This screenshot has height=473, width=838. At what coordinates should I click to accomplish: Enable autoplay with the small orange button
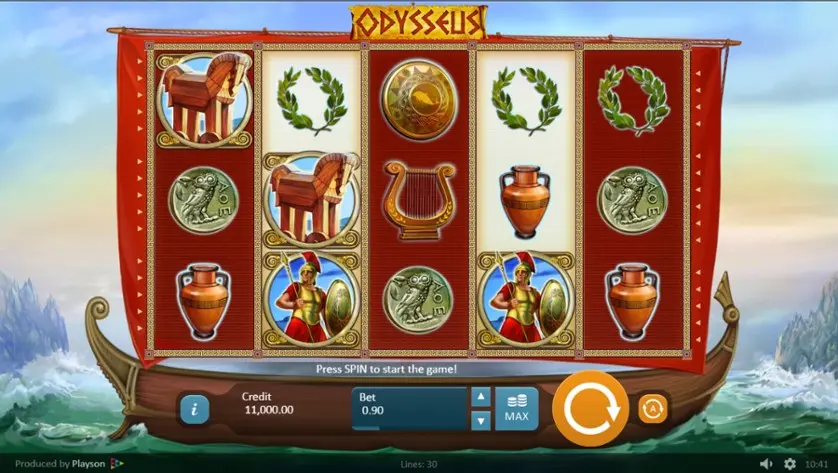coord(653,408)
